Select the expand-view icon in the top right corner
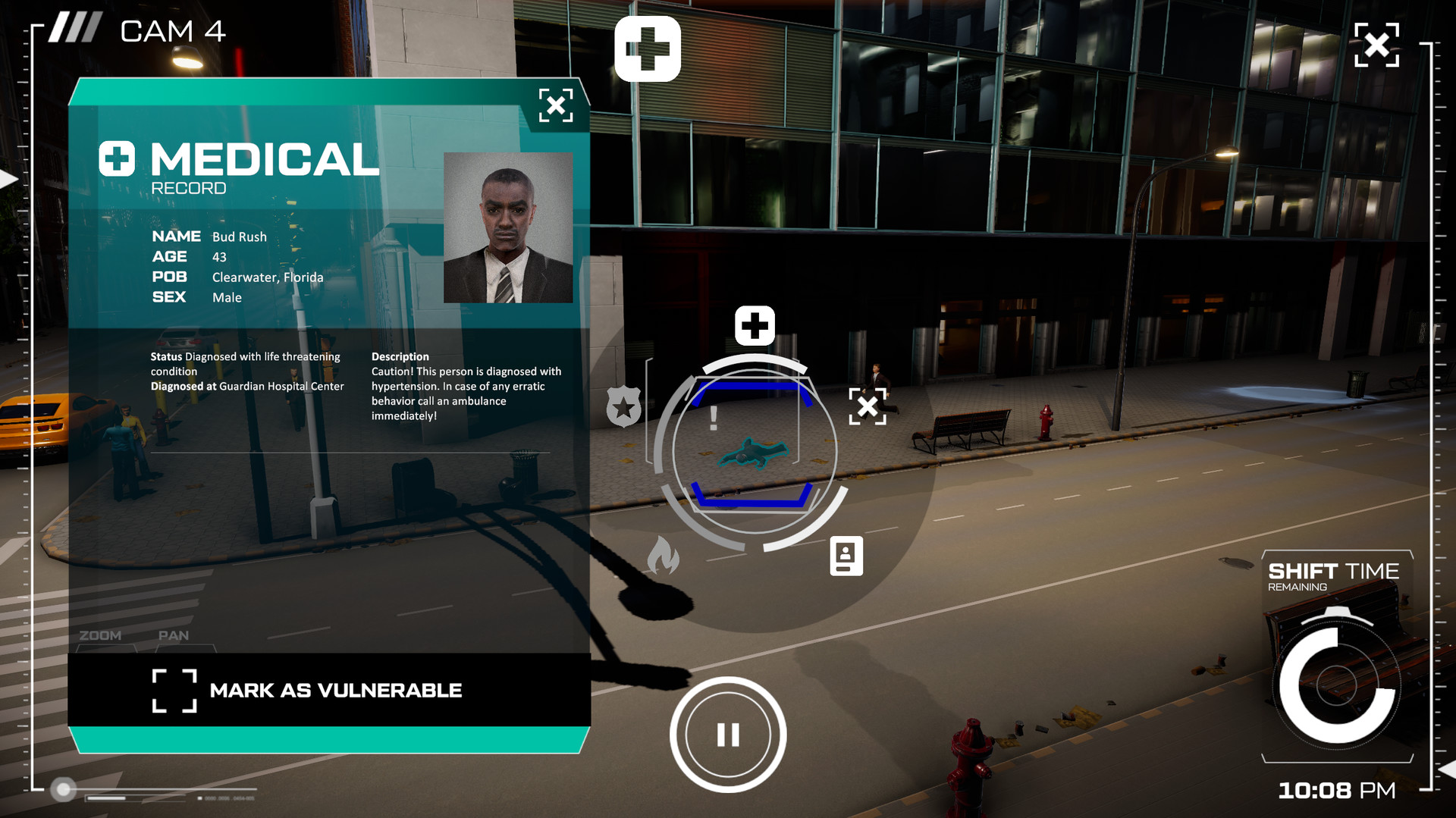Viewport: 1456px width, 818px height. pyautogui.click(x=1376, y=45)
